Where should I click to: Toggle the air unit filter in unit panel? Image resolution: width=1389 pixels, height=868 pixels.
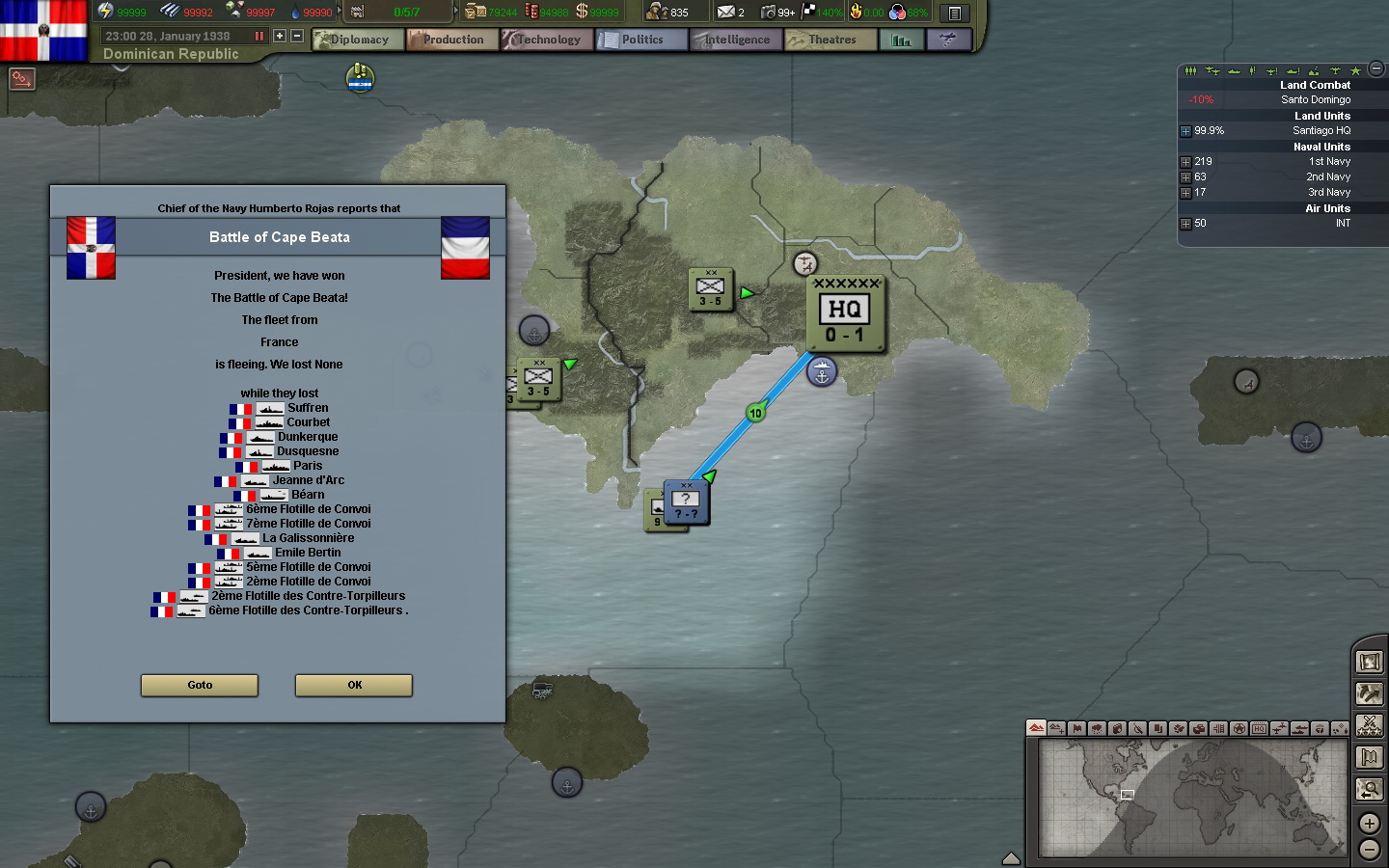point(1212,69)
